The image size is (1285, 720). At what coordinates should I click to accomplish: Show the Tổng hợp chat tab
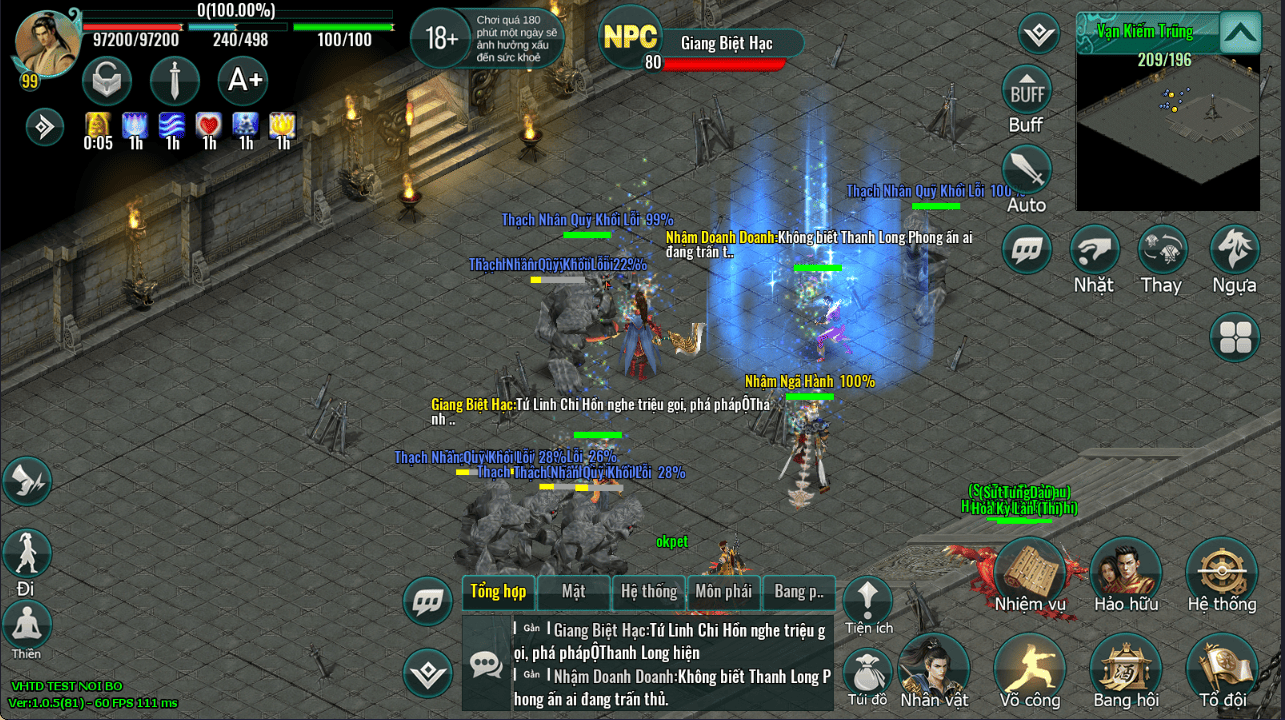click(x=498, y=591)
